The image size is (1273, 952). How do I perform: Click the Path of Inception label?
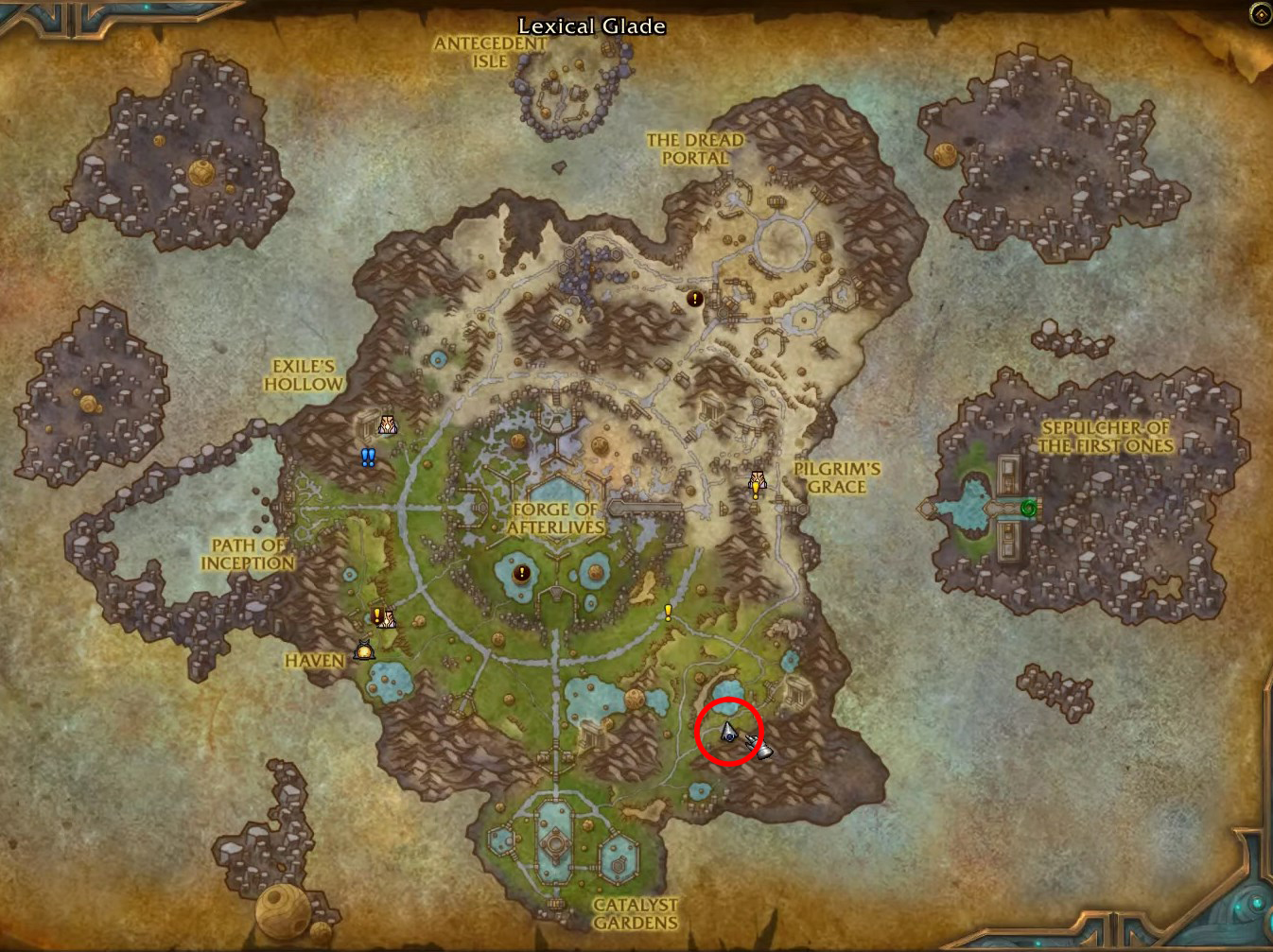[x=248, y=554]
